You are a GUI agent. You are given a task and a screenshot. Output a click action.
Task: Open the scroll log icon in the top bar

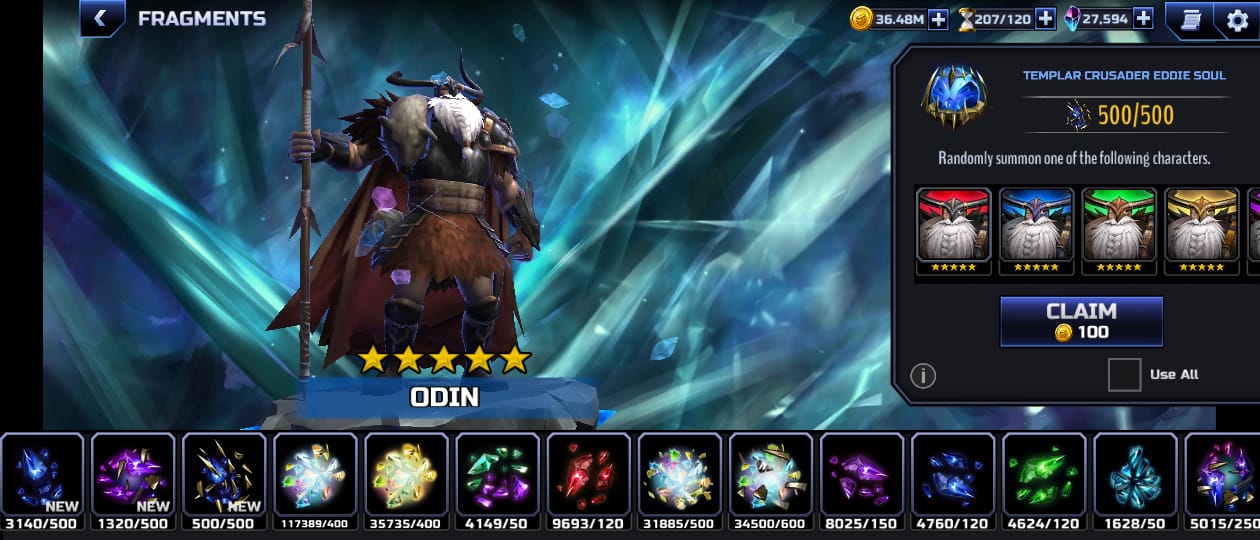1190,20
